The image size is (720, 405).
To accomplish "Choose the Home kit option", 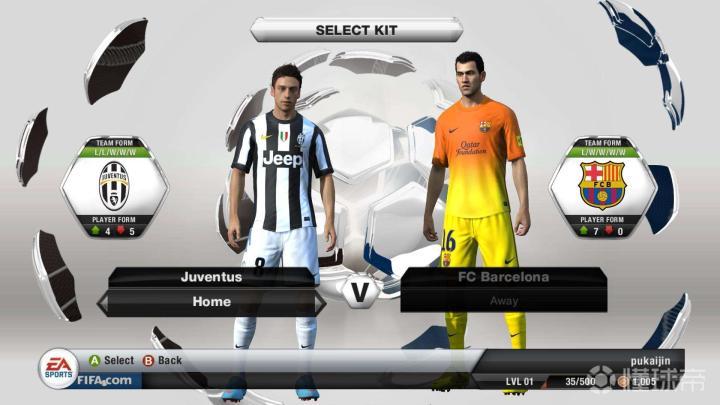I will (x=212, y=301).
